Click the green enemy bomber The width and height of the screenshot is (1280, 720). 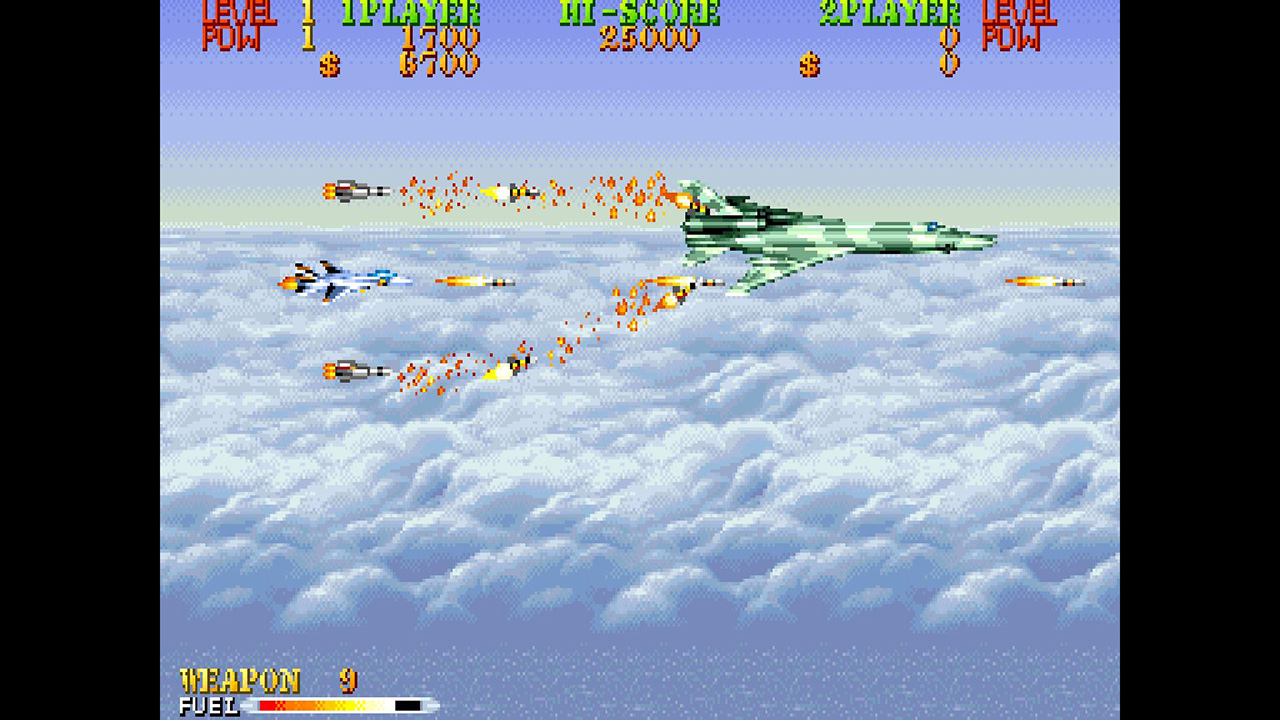click(830, 235)
